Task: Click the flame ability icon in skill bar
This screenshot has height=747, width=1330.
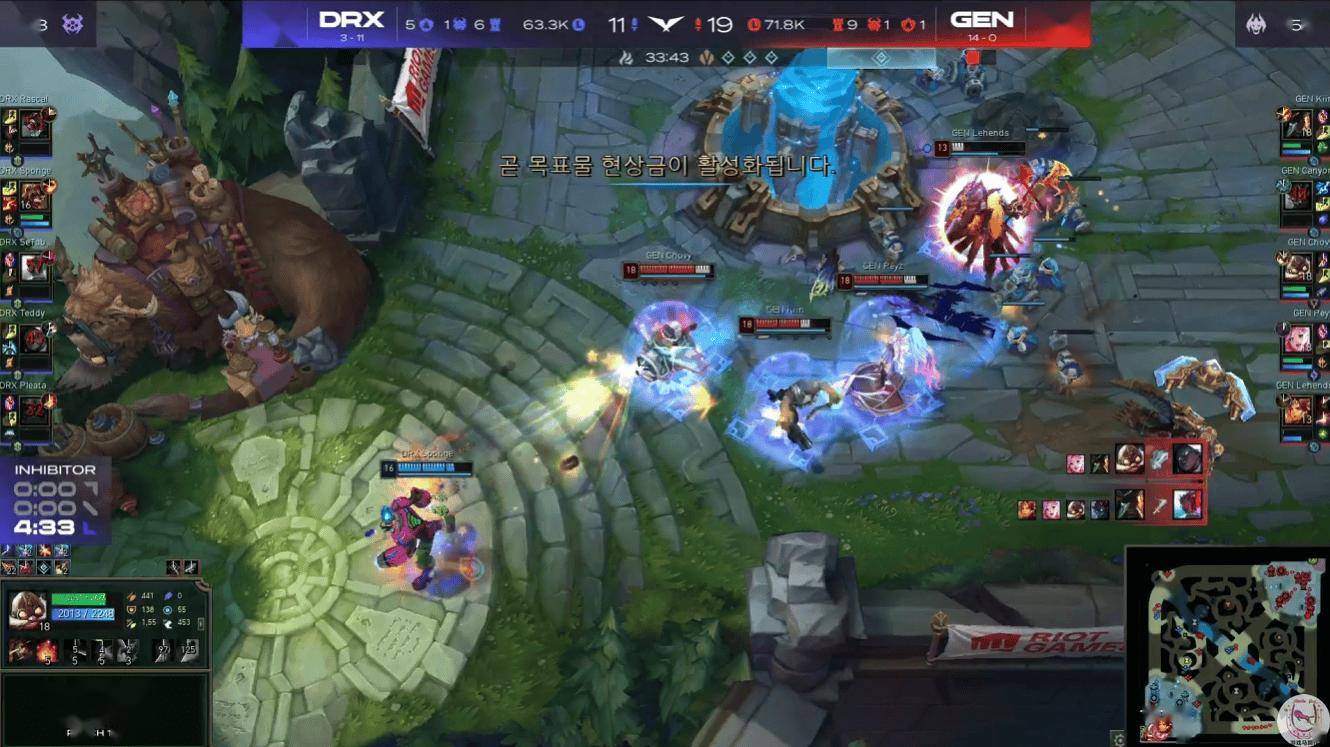Action: pyautogui.click(x=45, y=653)
